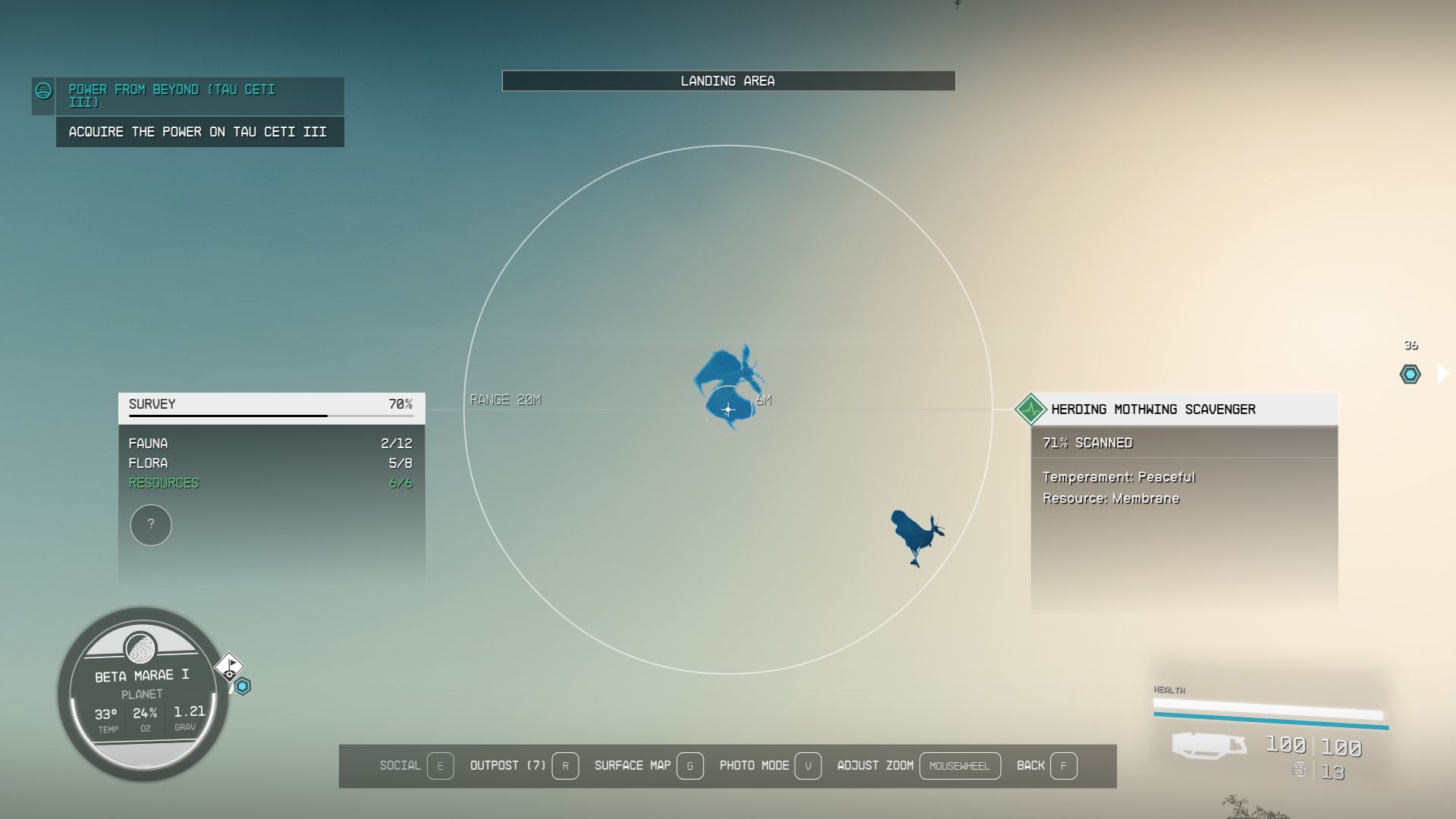This screenshot has height=819, width=1456.
Task: Expand the Fauna 2/12 survey entry
Action: point(273,443)
